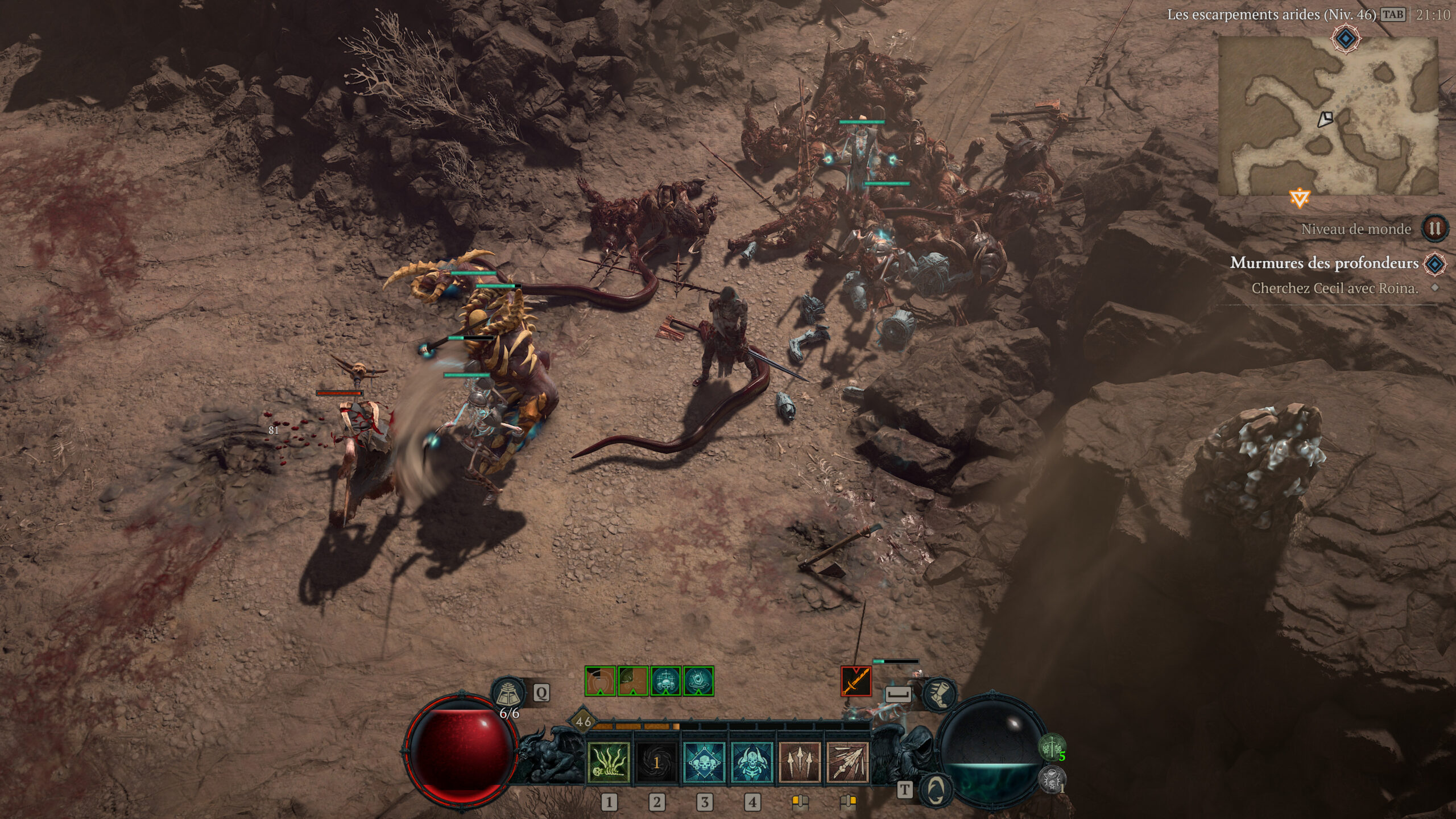
Task: Open the Niveau de monde tier icon
Action: [1434, 229]
